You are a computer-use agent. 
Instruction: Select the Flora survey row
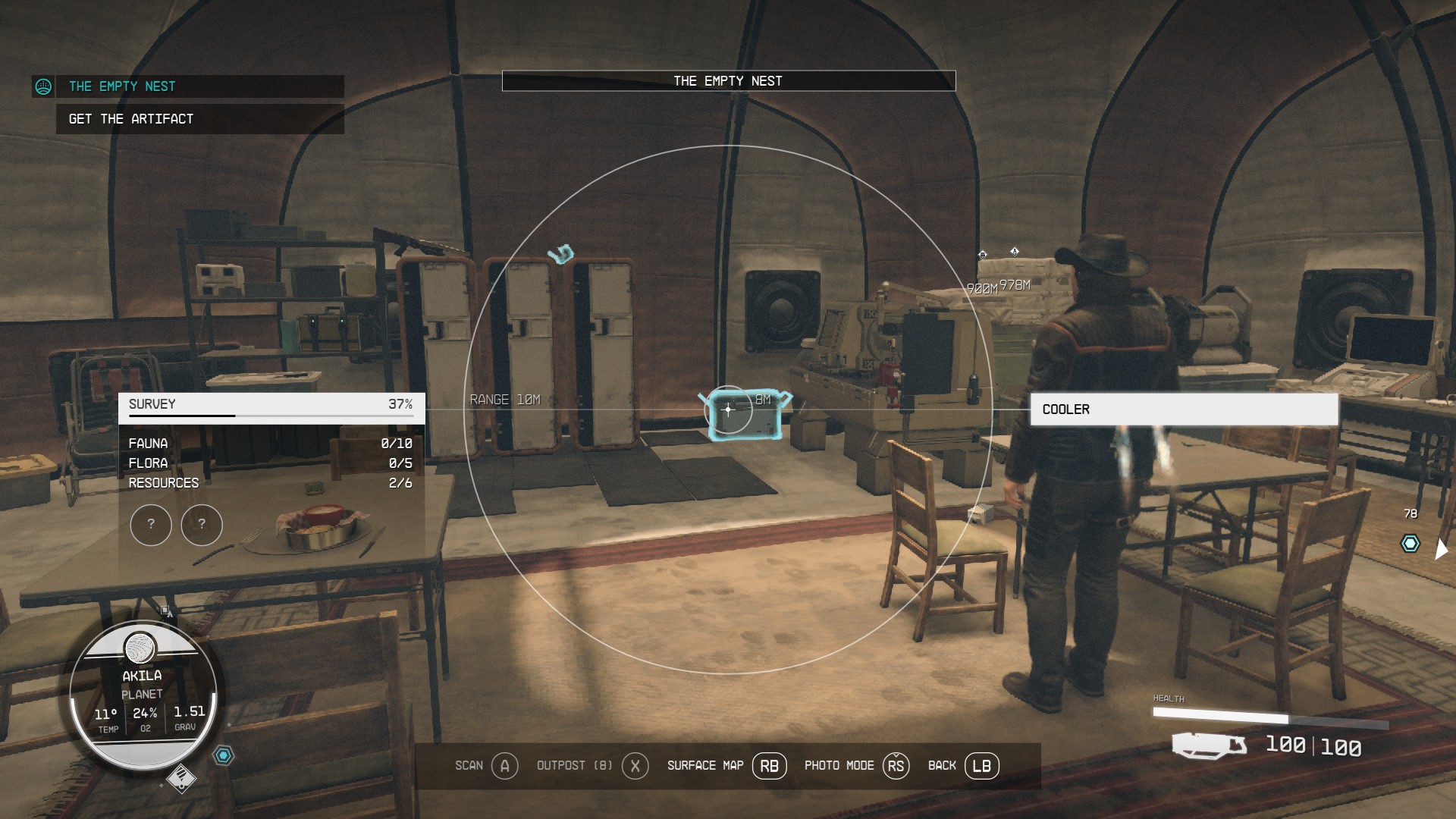(270, 463)
